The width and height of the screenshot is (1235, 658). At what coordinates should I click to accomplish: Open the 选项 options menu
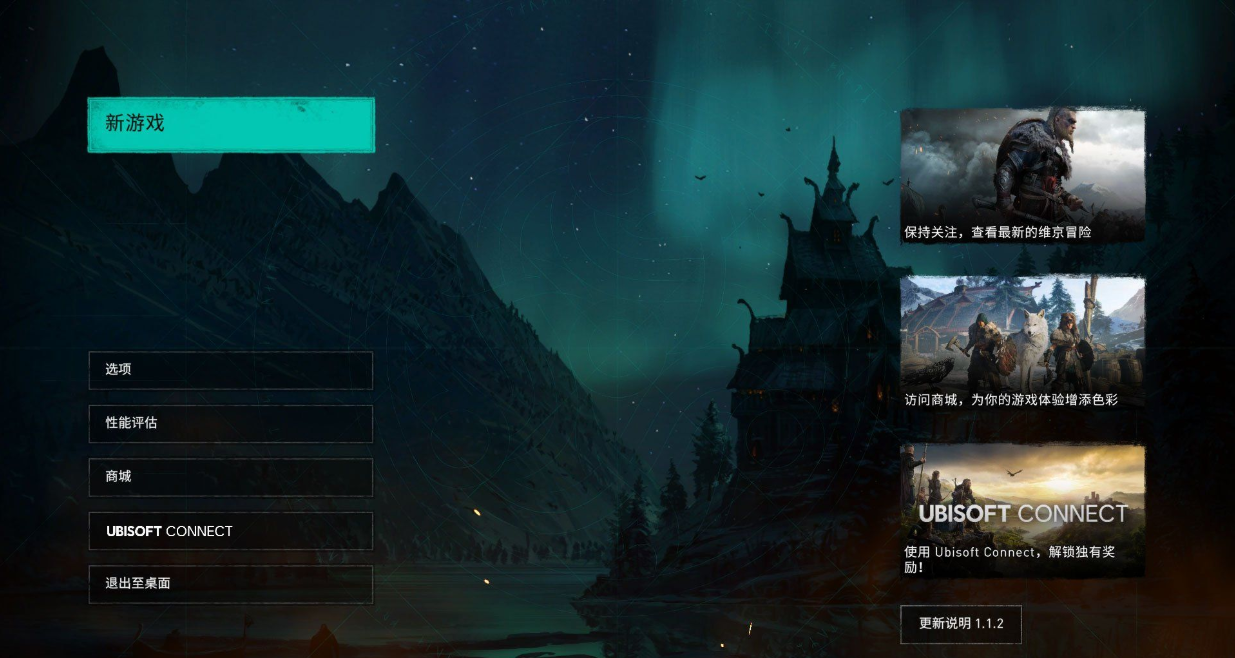pyautogui.click(x=231, y=370)
